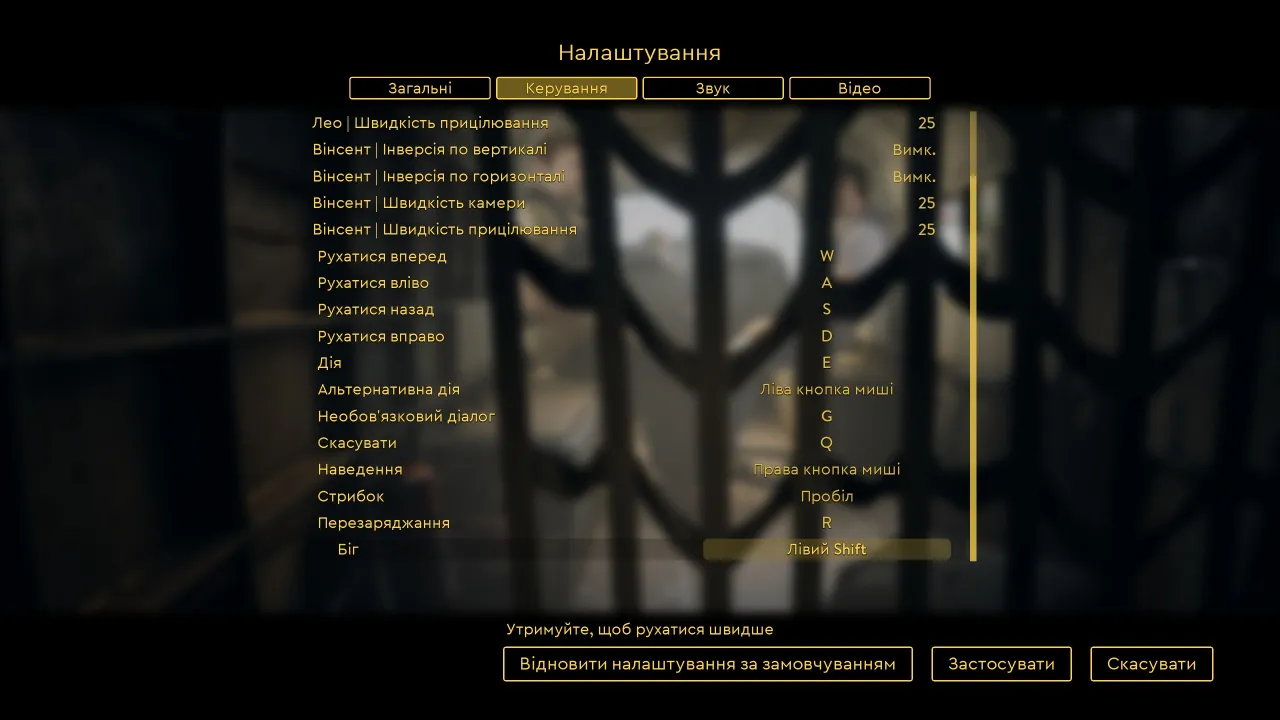
Task: Toggle Вінсент Інверсія по вертикалі setting
Action: point(913,150)
